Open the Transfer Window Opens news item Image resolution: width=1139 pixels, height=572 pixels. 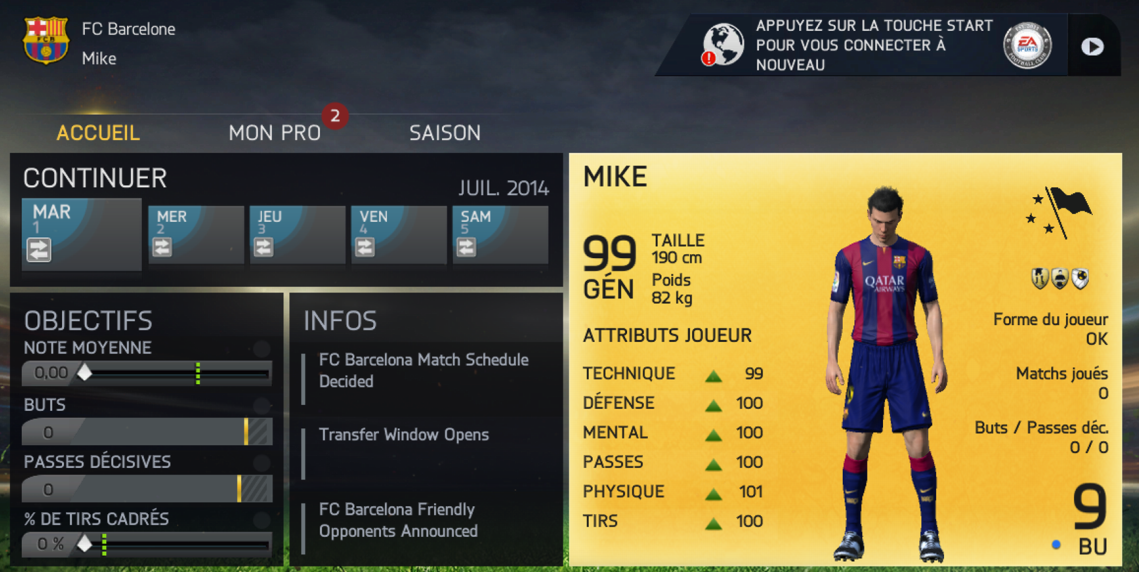404,435
